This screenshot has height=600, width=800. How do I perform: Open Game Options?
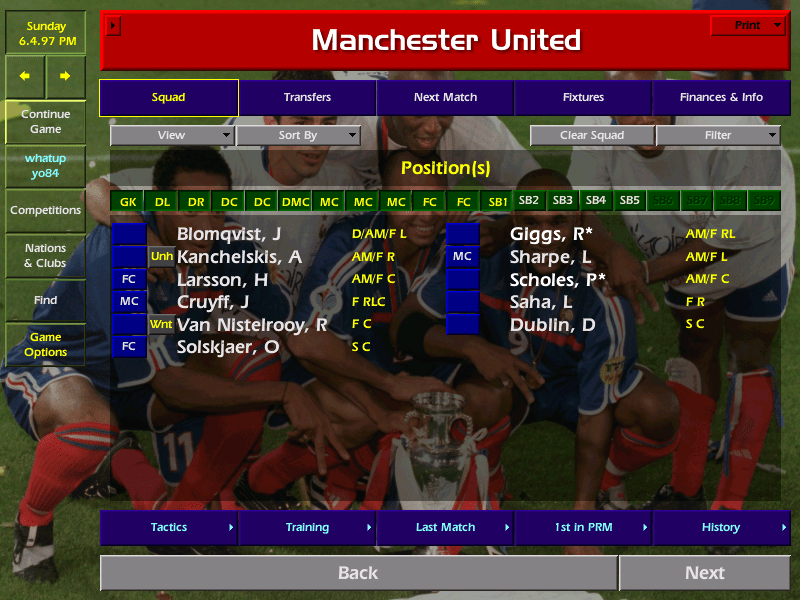point(45,345)
